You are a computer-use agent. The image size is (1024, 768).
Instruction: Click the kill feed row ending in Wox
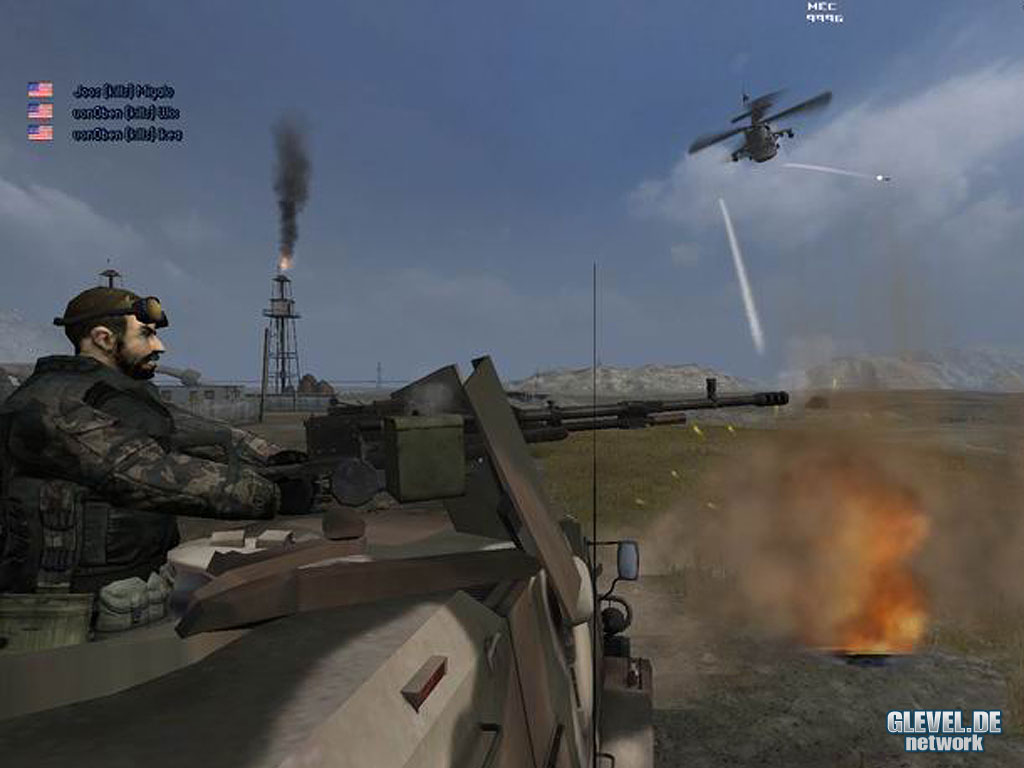pyautogui.click(x=125, y=113)
